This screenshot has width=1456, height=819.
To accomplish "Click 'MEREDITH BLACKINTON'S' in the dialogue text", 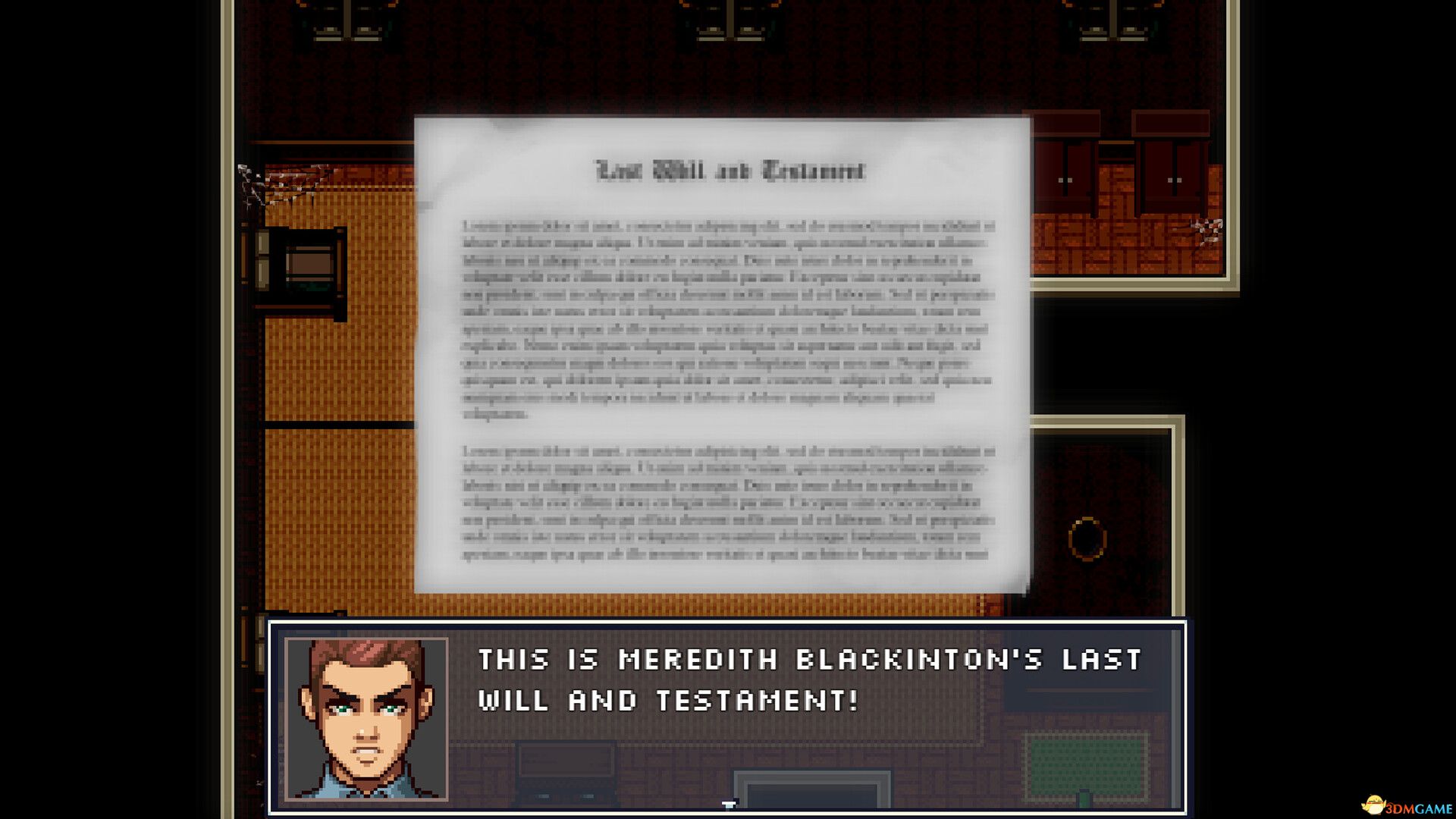I will tap(827, 660).
